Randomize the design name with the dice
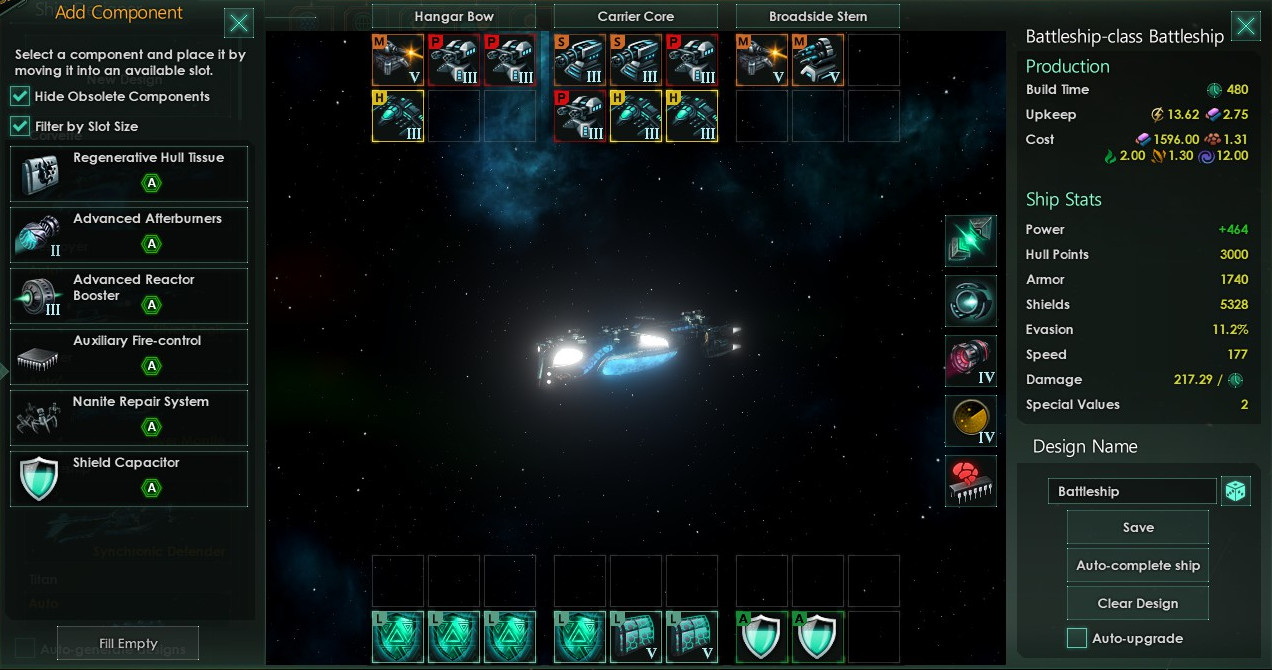This screenshot has width=1272, height=670. click(1235, 491)
